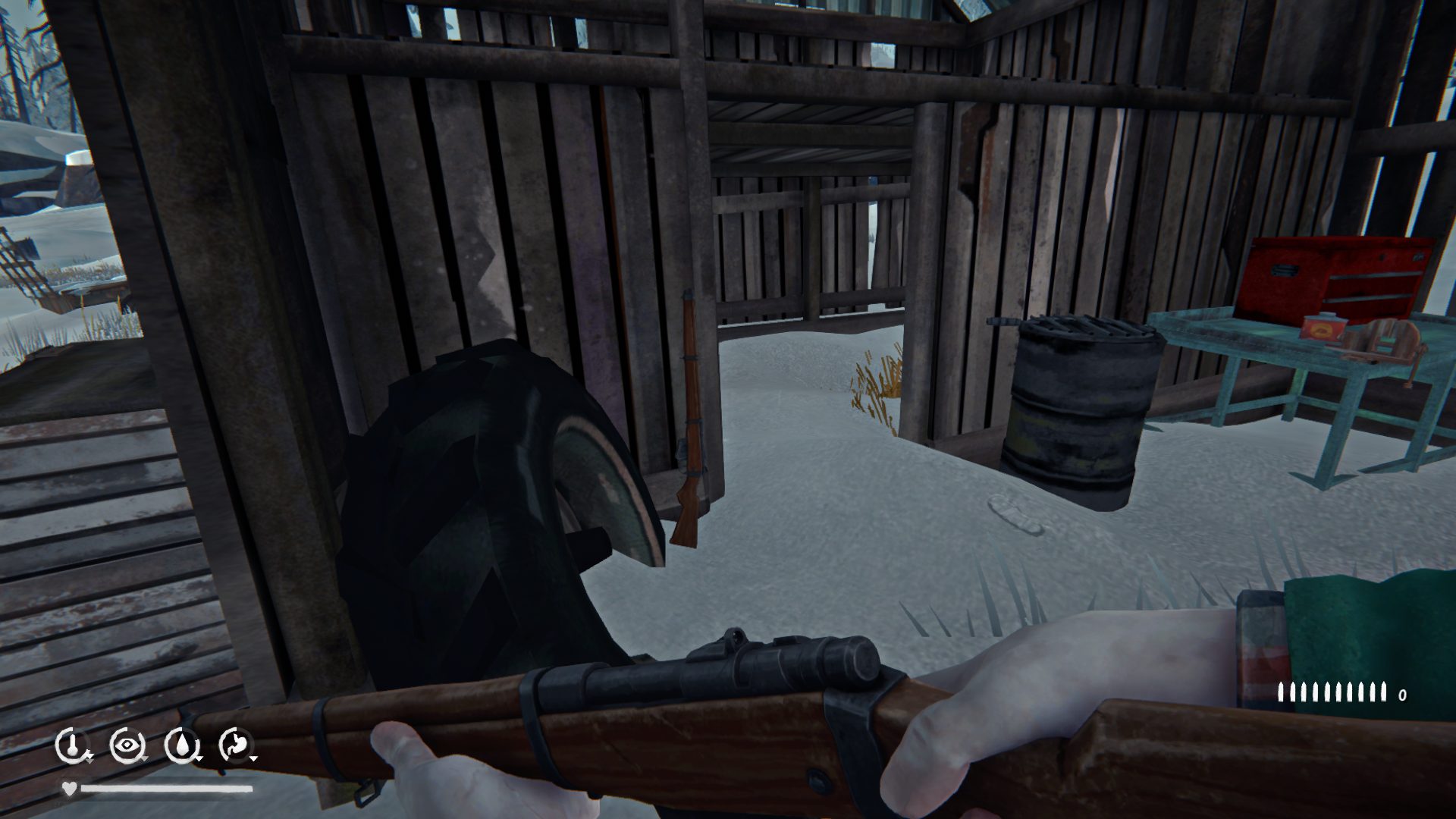Select the fatigue eye status icon
1456x819 pixels.
(125, 745)
